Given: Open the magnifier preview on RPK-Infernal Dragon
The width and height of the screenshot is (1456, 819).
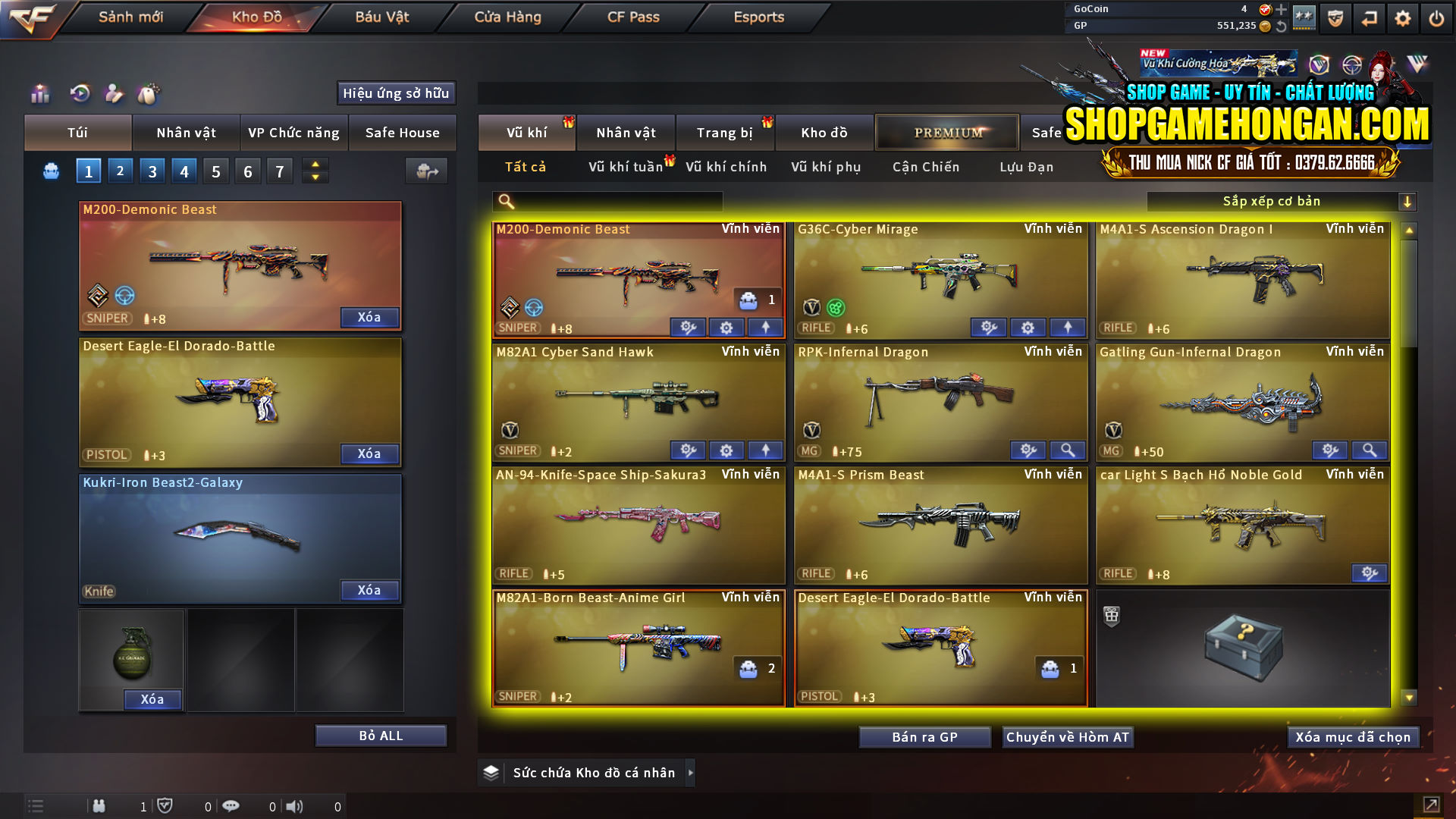Looking at the screenshot, I should 1068,450.
